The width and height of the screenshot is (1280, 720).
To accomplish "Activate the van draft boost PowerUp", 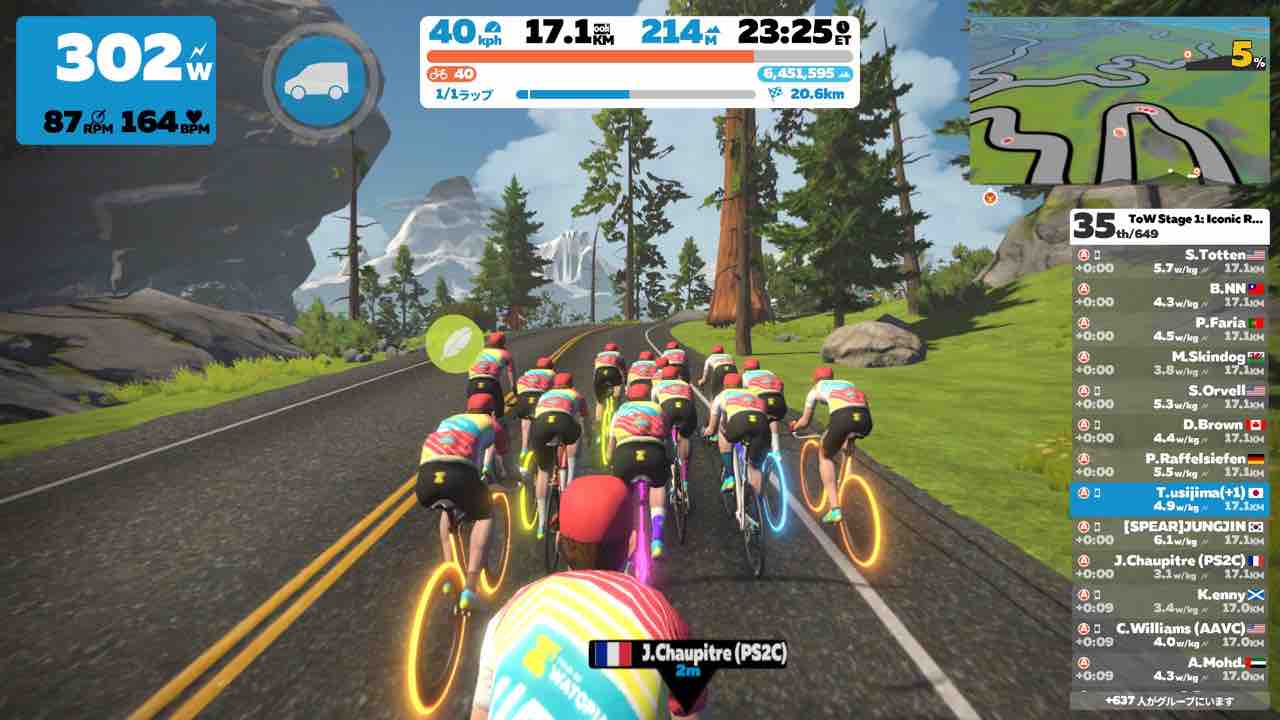I will (x=322, y=80).
